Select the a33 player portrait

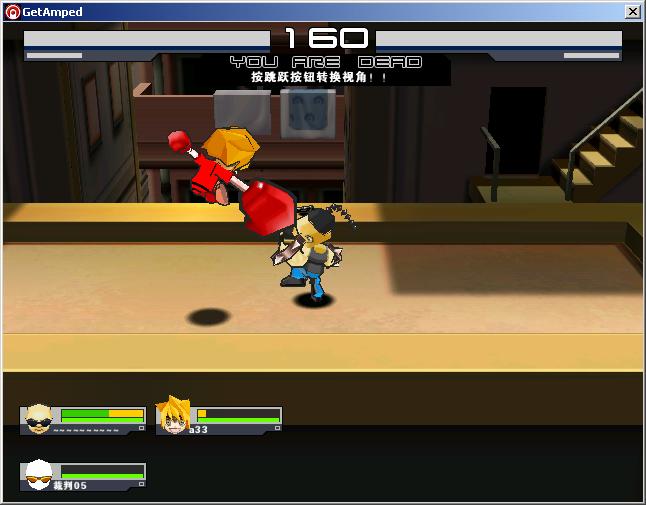click(x=173, y=417)
